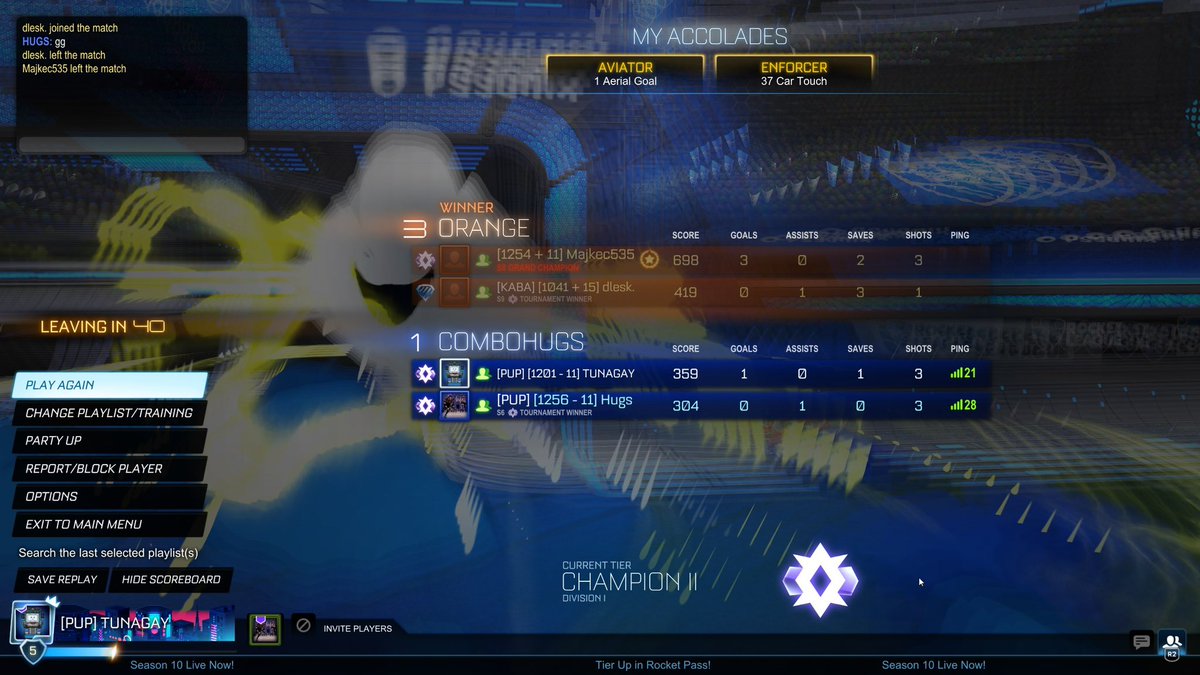
Task: Select dlesk.'s scoreboard row
Action: click(x=700, y=292)
